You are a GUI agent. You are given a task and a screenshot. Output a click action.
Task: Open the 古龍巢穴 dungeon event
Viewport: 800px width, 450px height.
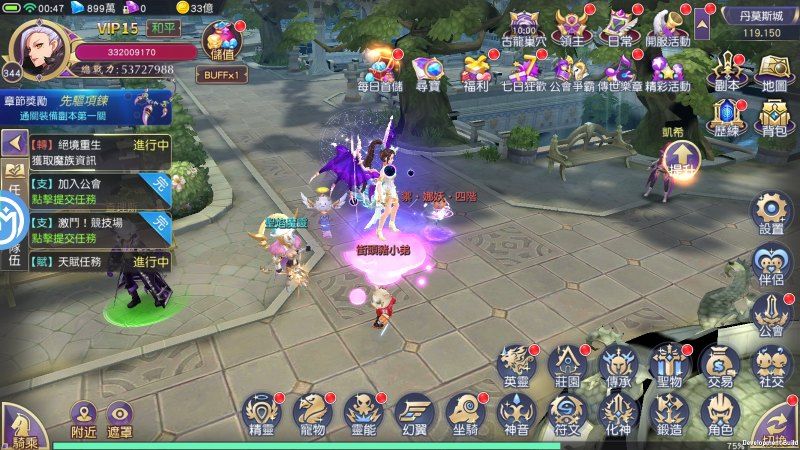525,27
